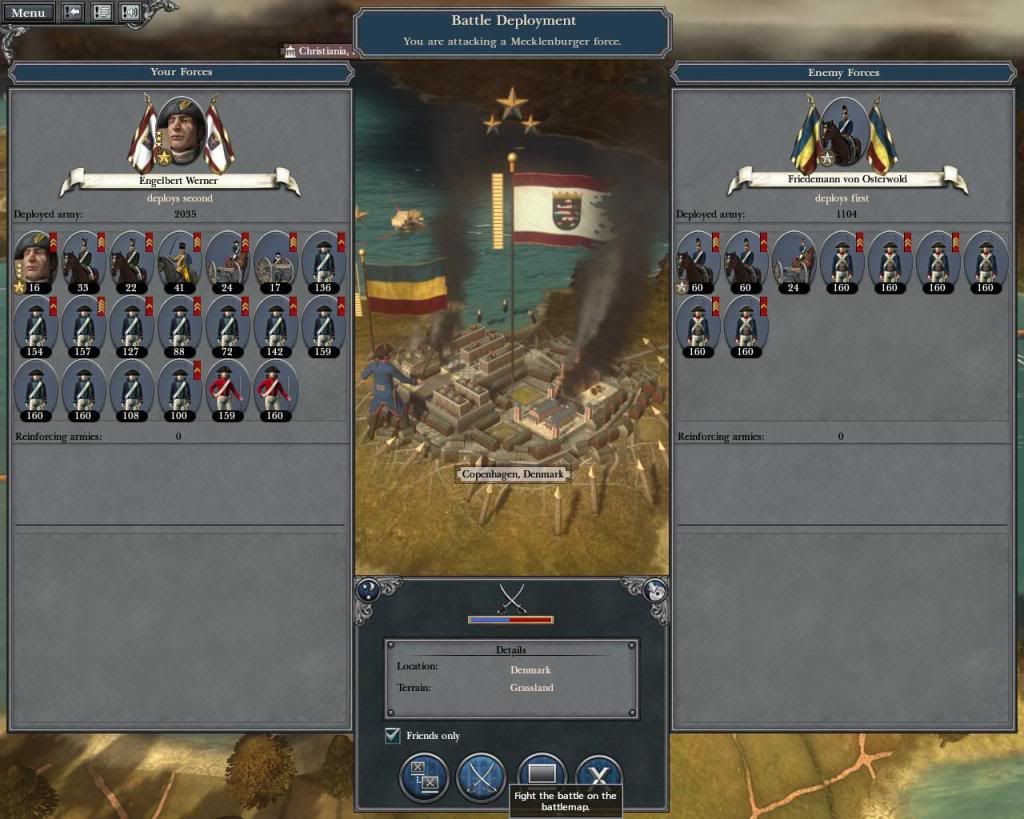The image size is (1024, 819).
Task: Click the round X withdraw button
Action: 599,775
